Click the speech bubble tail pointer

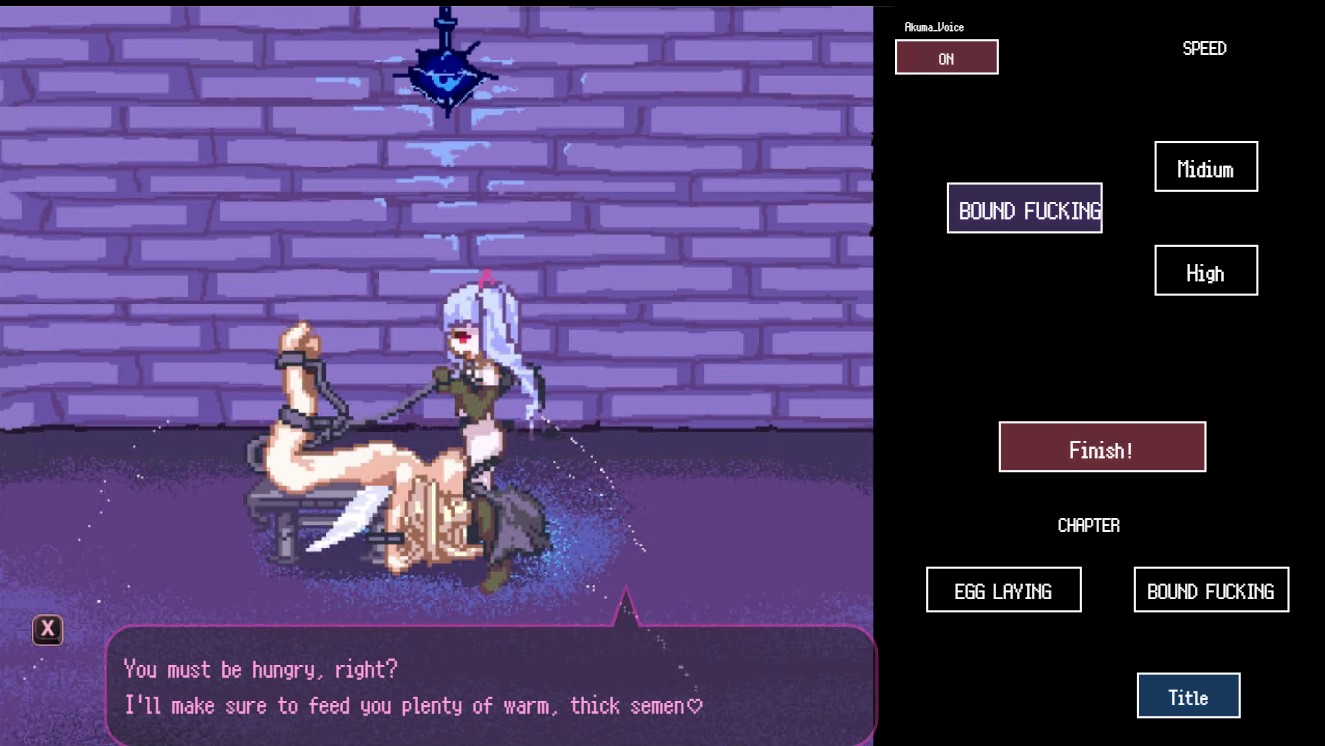(x=625, y=605)
